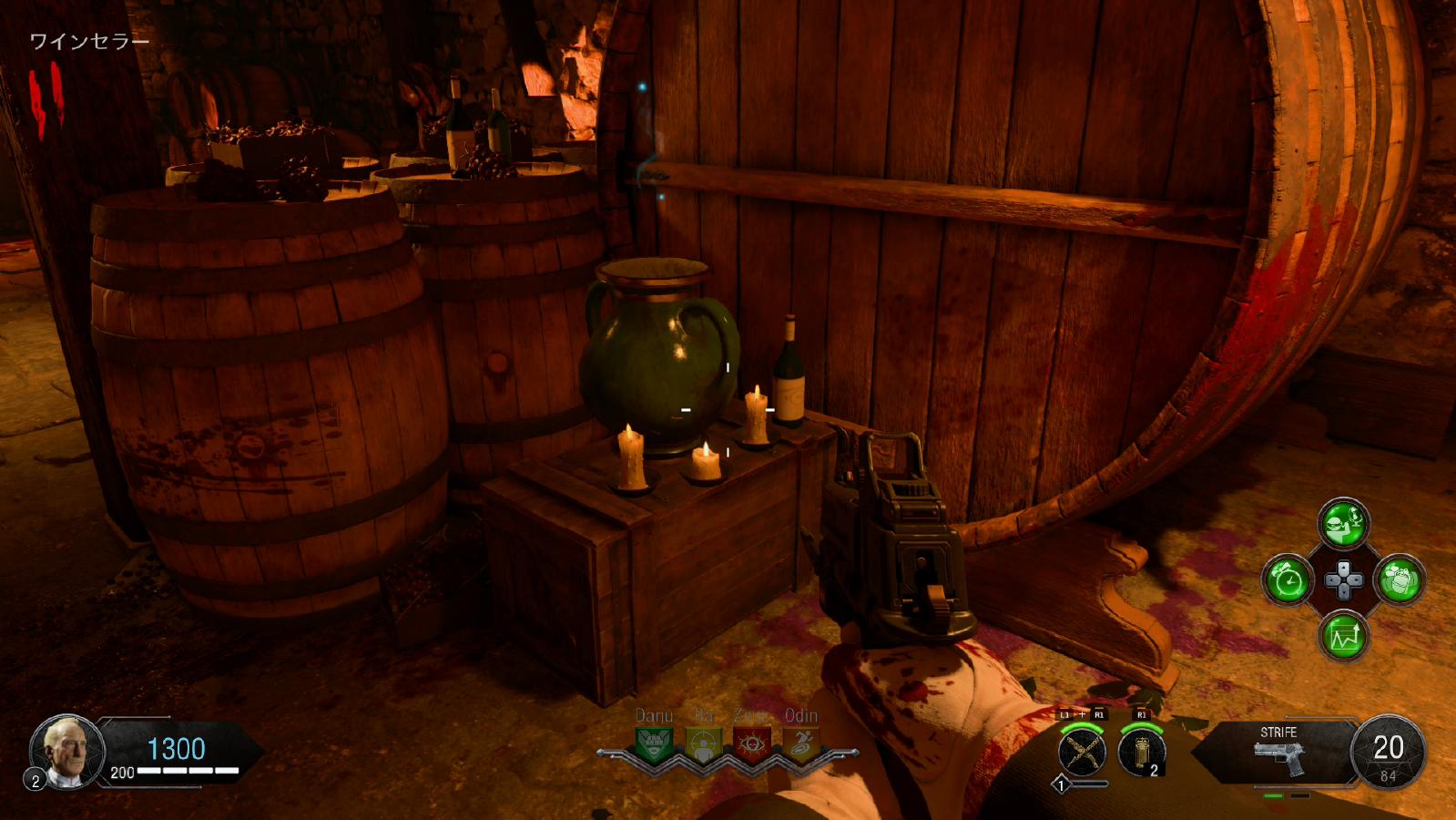Use the green elixir on the right
The image size is (1456, 820).
(x=1400, y=580)
